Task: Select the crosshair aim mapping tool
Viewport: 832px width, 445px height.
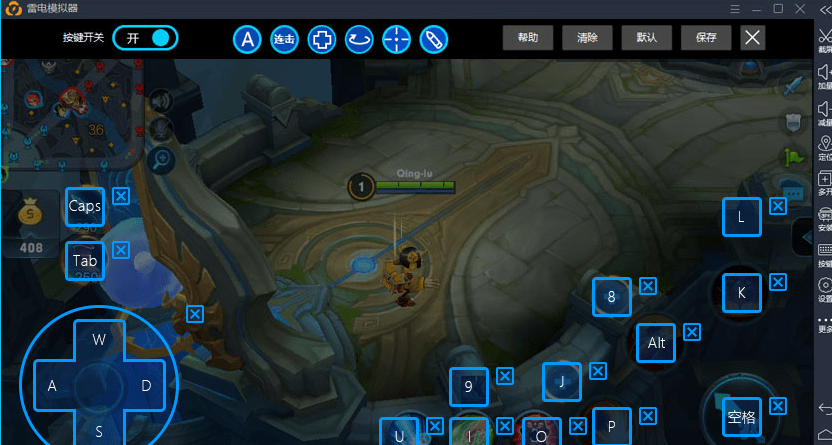Action: coord(397,40)
